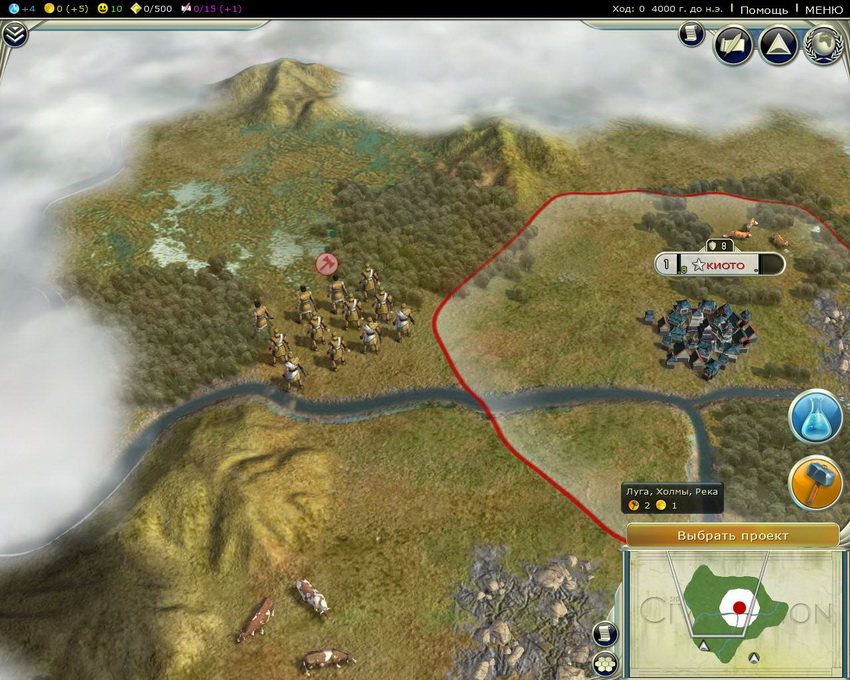
Task: Open the diplomacy globe button
Action: [x=824, y=45]
